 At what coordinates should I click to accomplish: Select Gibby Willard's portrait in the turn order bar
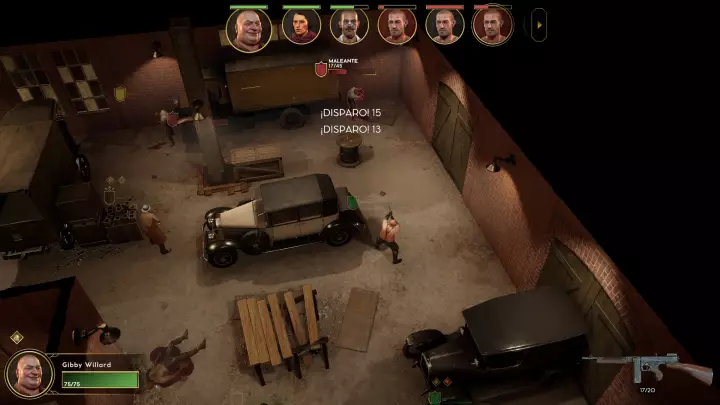point(248,29)
